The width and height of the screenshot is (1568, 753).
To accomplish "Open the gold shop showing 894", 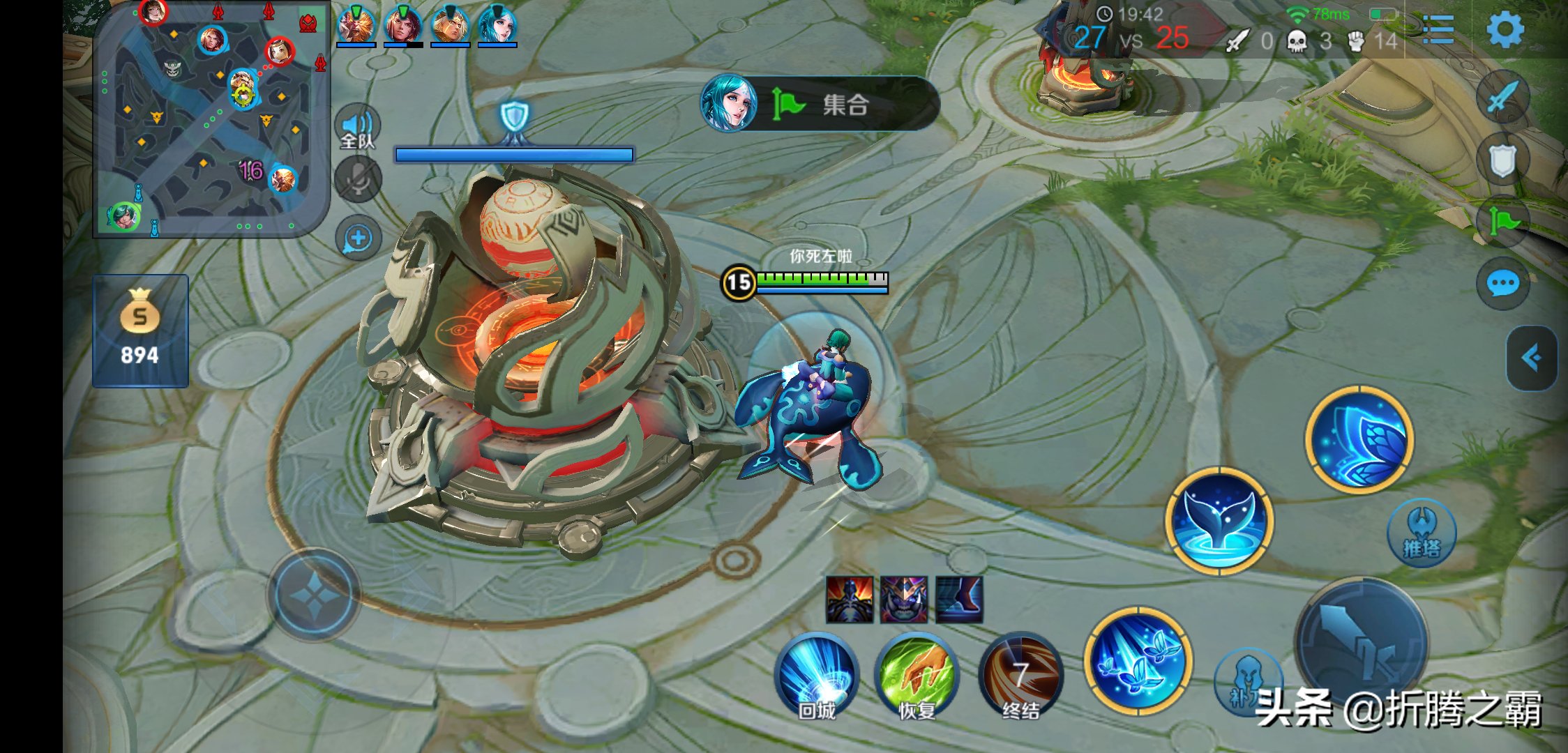I will (140, 330).
